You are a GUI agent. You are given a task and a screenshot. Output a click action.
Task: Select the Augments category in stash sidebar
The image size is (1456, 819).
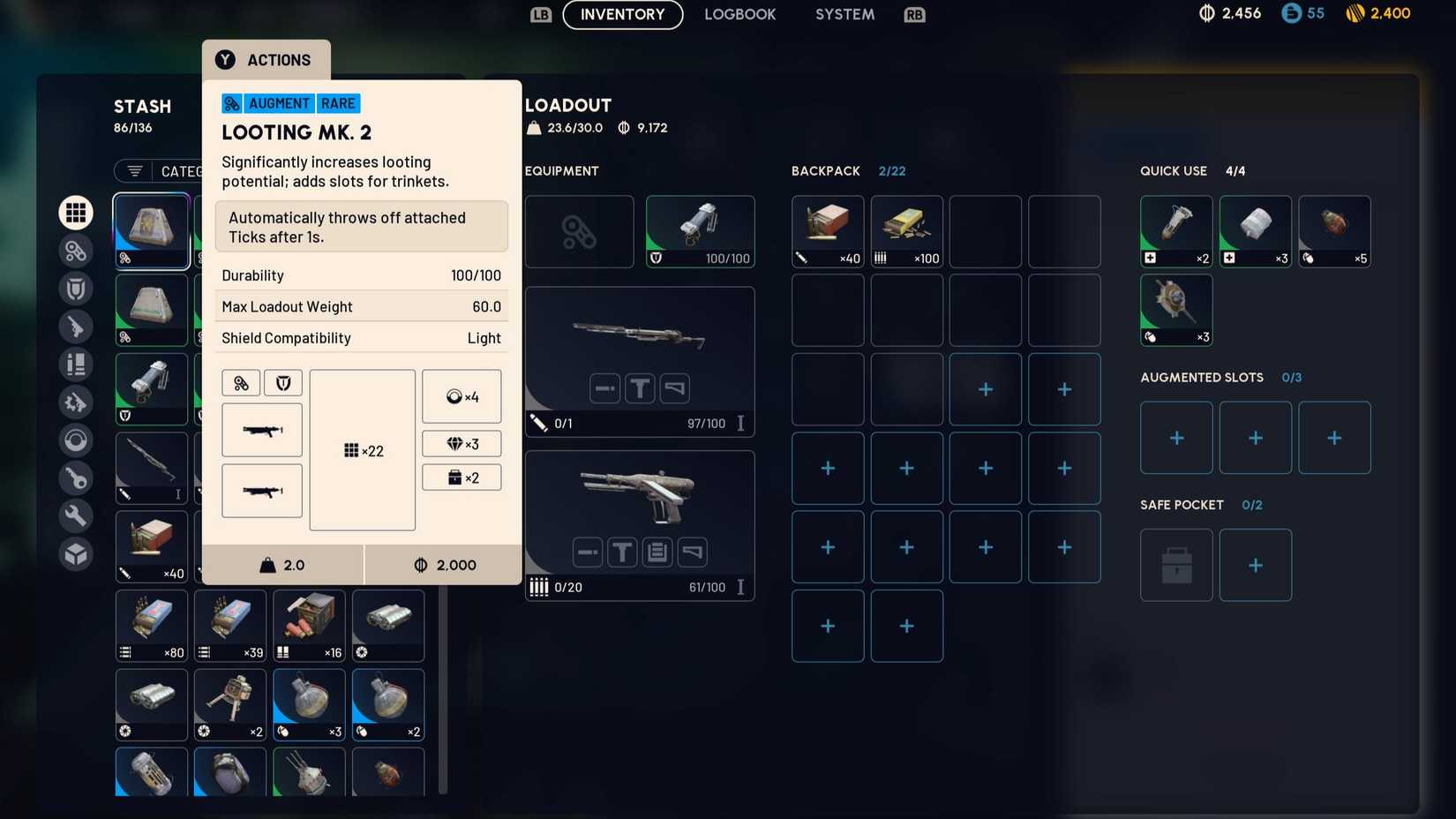(76, 251)
